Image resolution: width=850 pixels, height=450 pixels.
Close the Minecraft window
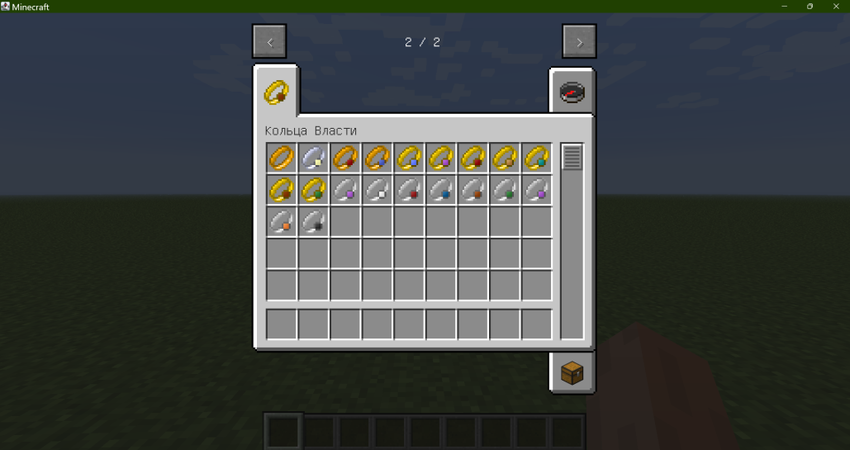coord(834,6)
